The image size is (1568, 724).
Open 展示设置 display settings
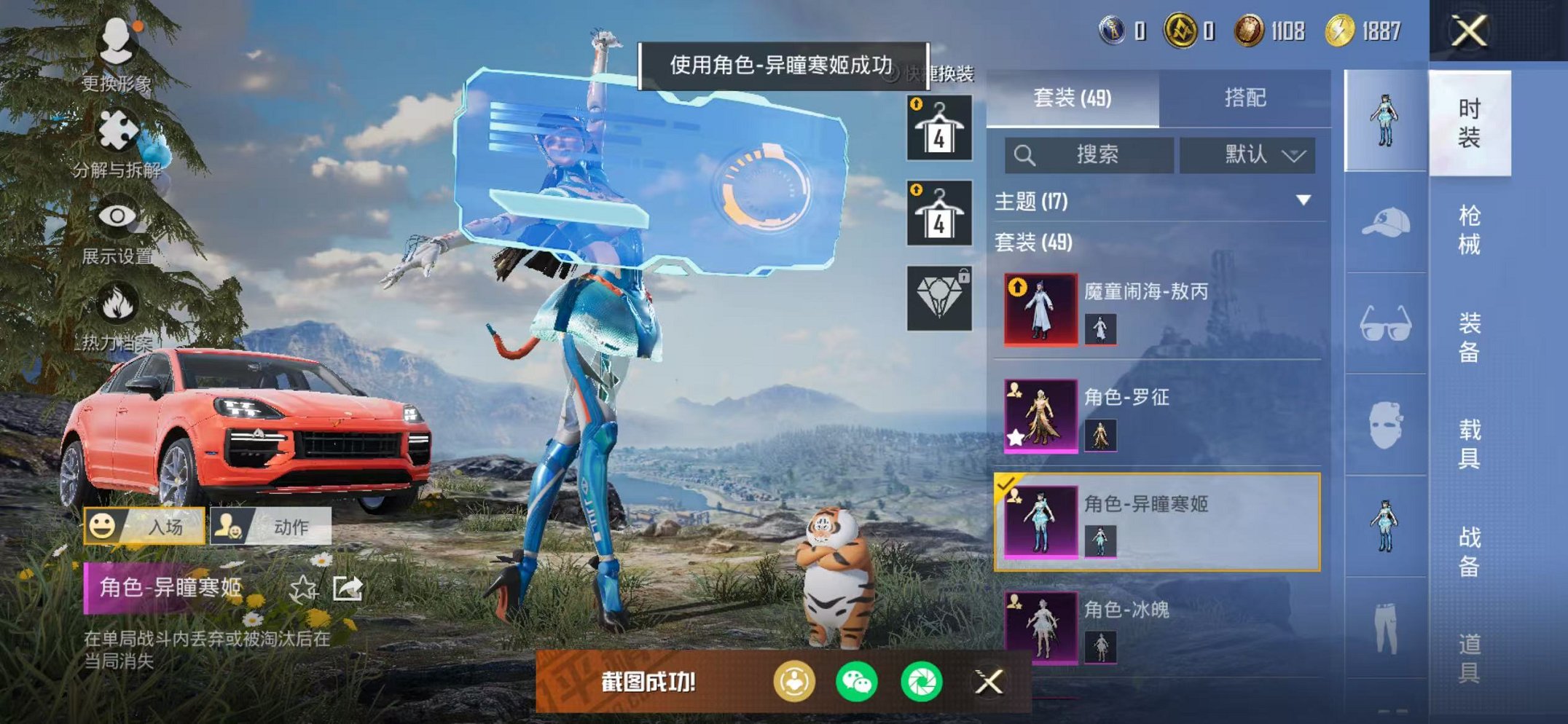click(x=118, y=216)
